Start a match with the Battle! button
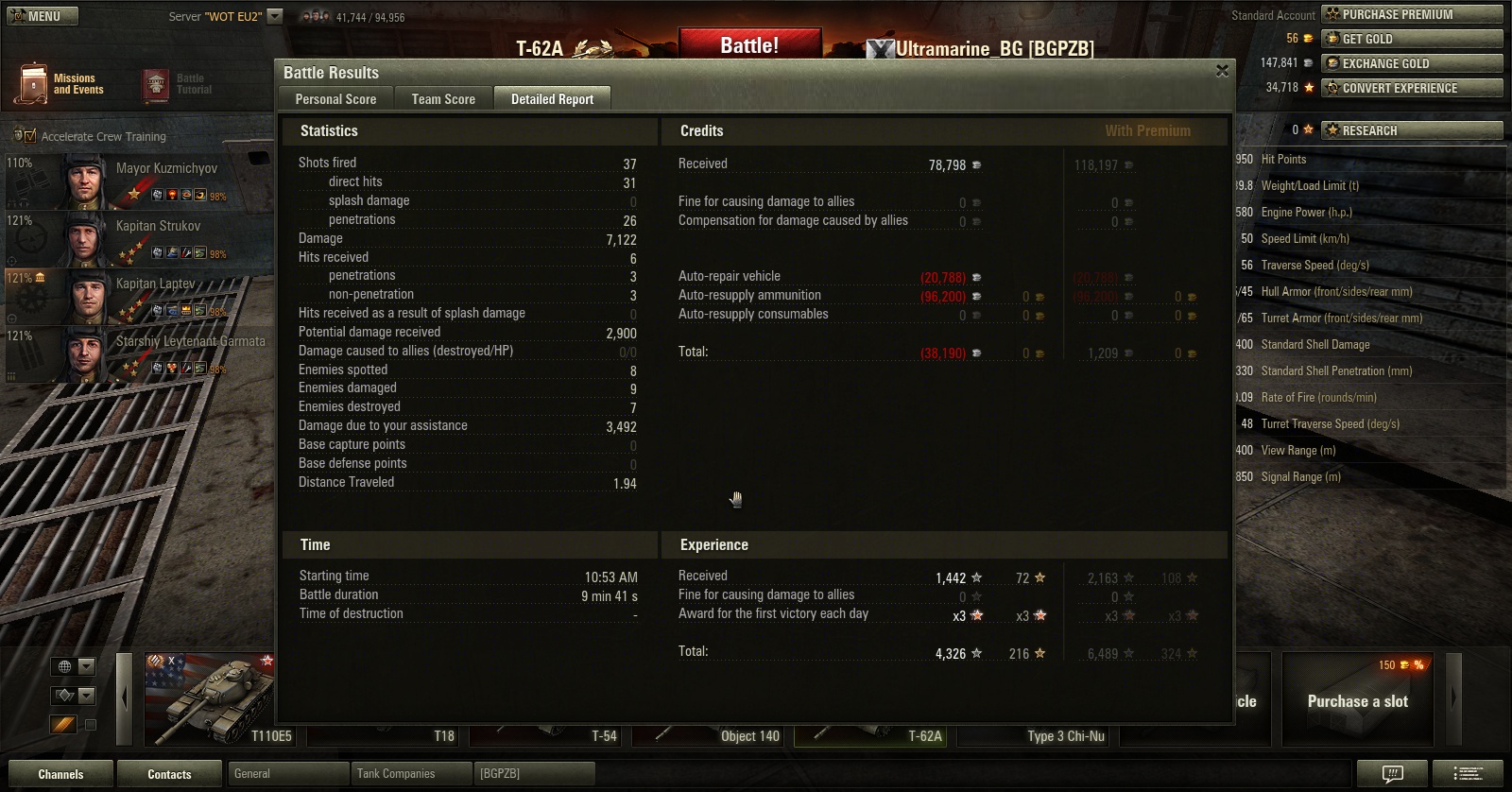The image size is (1512, 792). click(x=749, y=45)
